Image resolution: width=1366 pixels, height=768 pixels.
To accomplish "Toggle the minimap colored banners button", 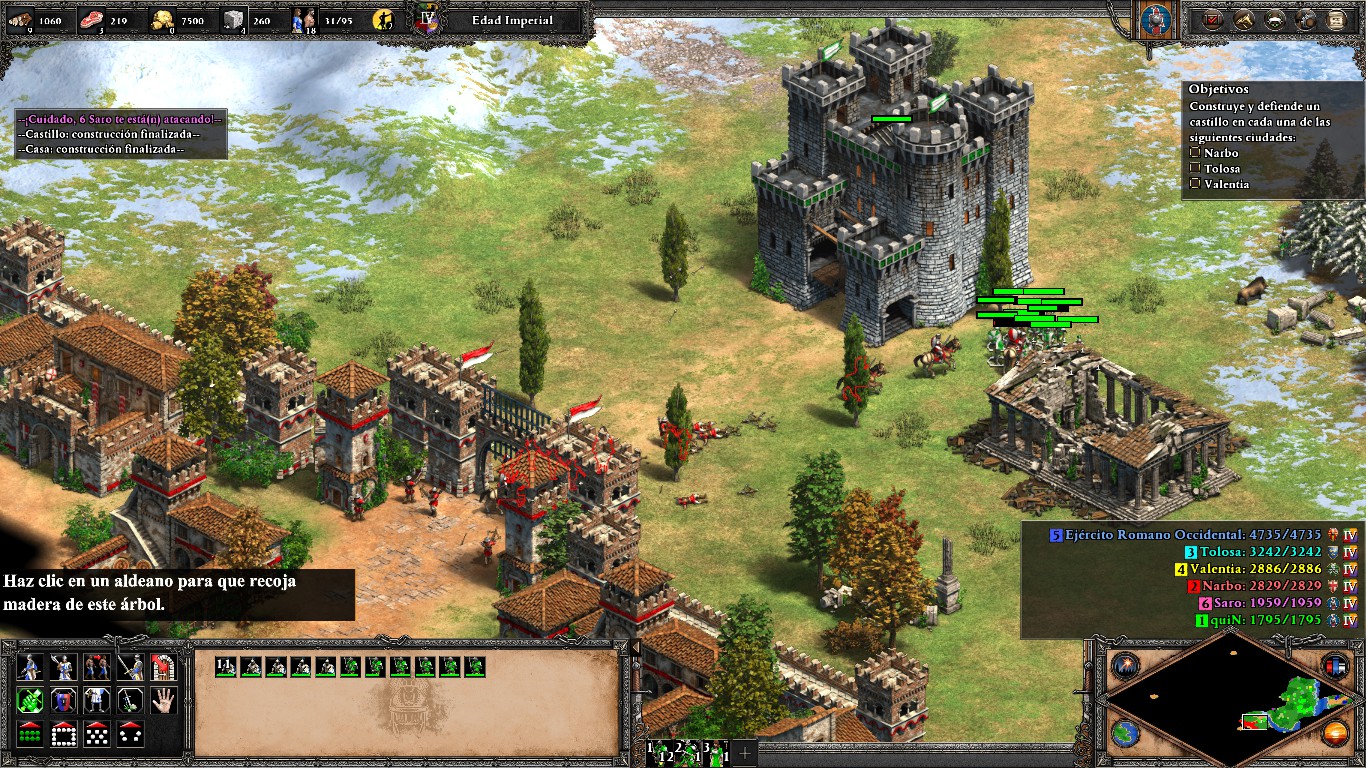I will tap(1335, 666).
